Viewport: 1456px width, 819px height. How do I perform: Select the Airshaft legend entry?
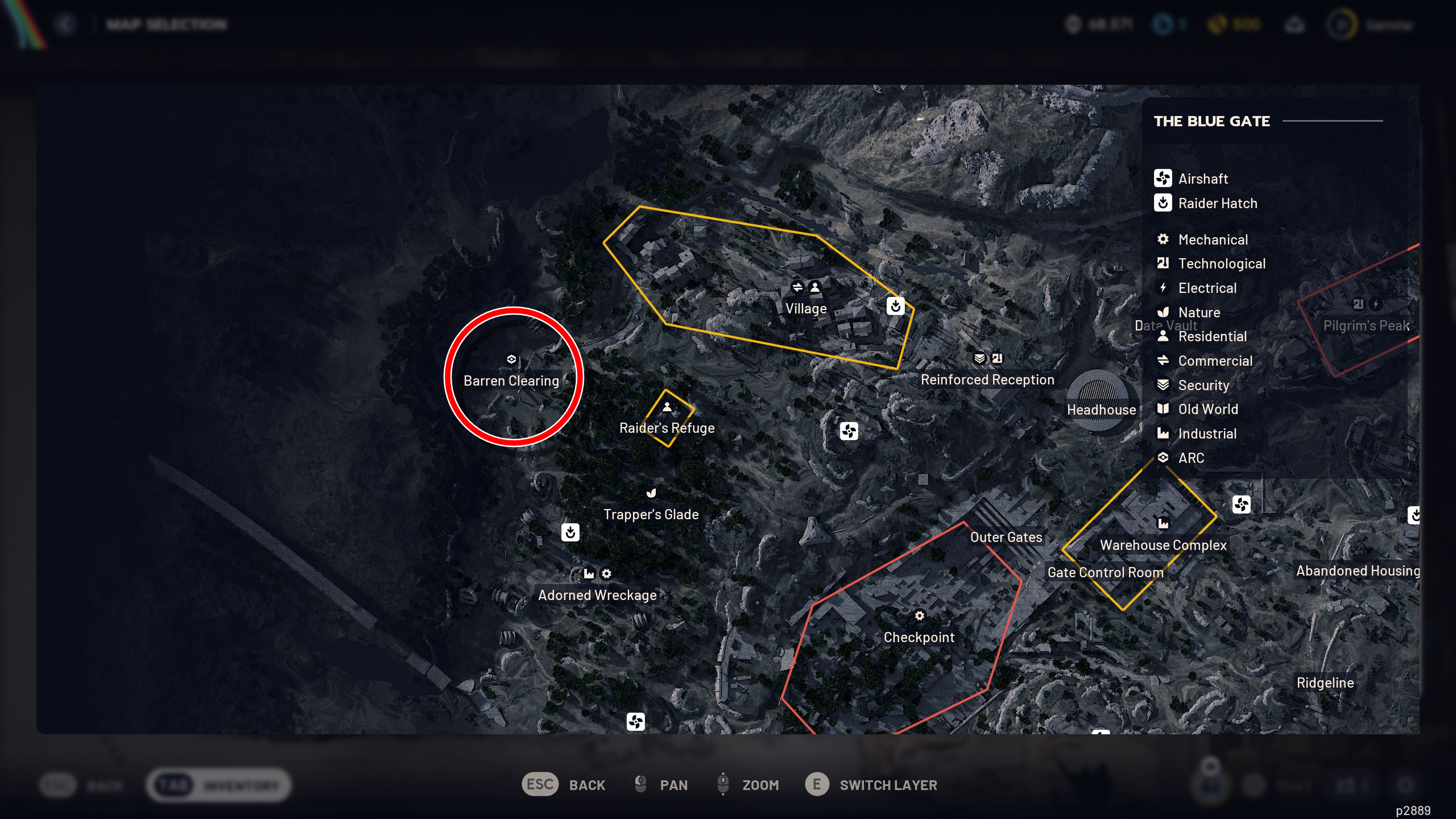click(1202, 179)
